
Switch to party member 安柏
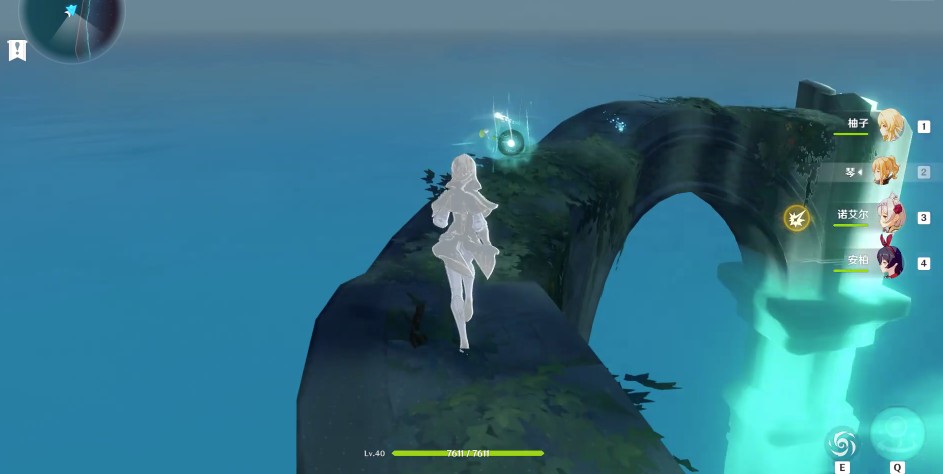(888, 262)
